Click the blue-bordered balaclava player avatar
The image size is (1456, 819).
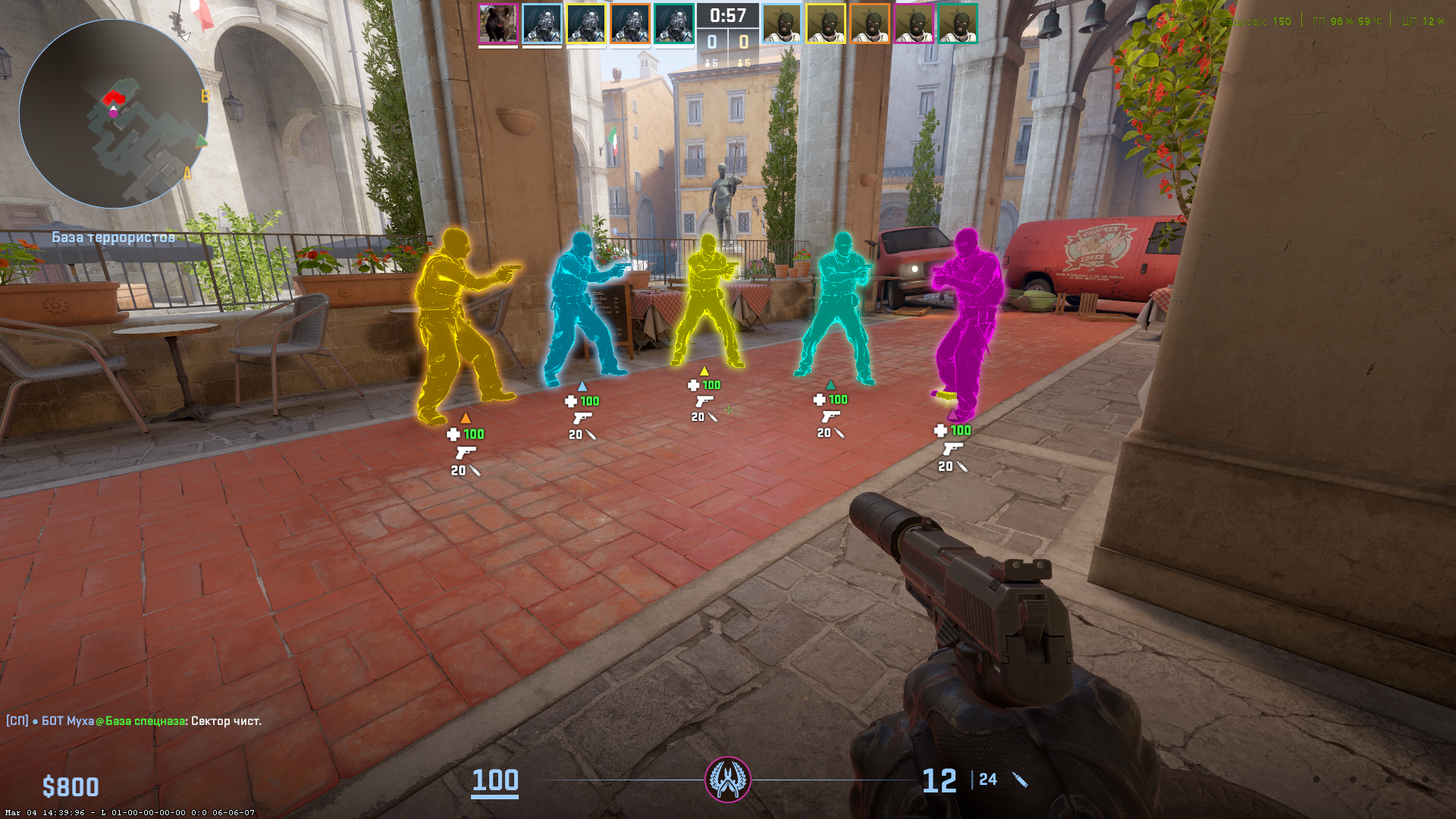782,24
